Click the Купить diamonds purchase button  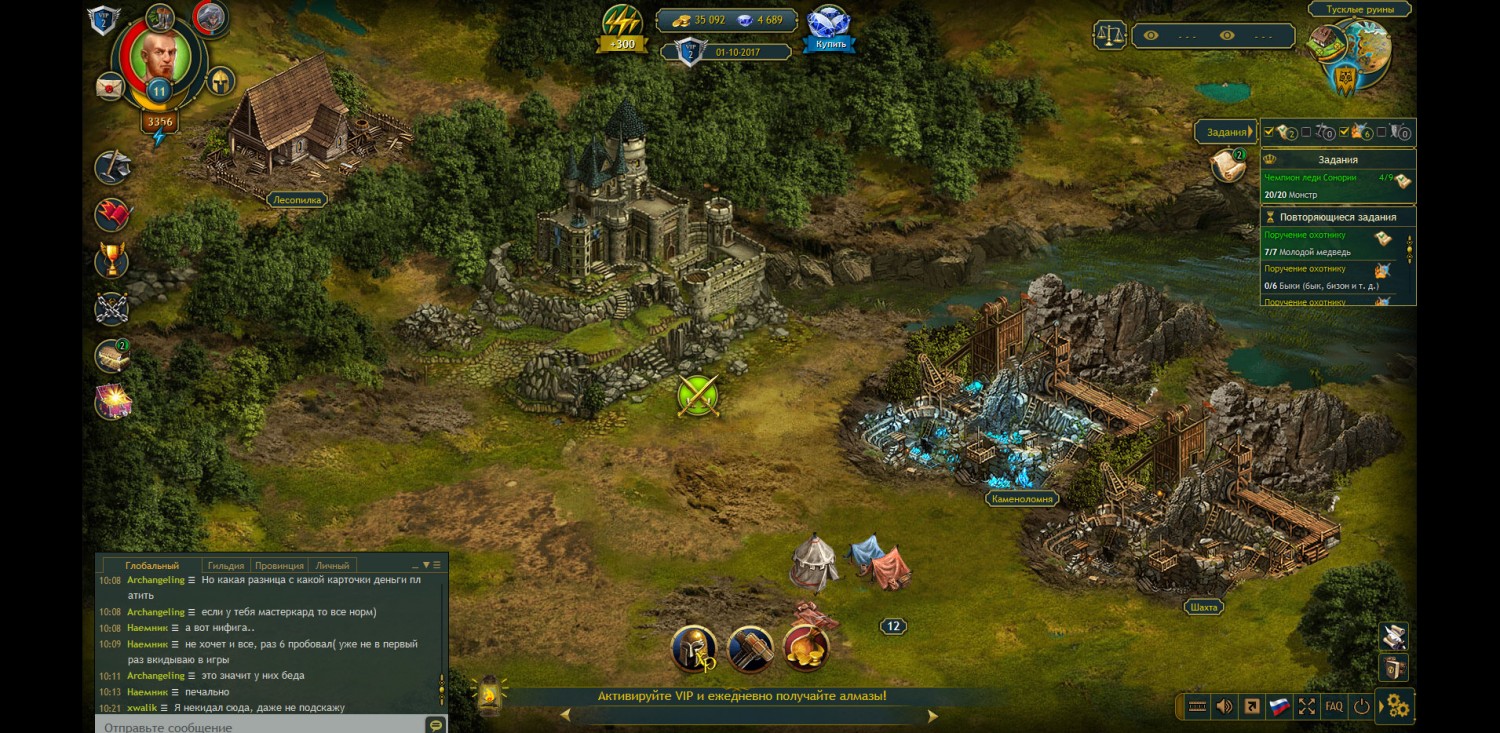(x=829, y=44)
